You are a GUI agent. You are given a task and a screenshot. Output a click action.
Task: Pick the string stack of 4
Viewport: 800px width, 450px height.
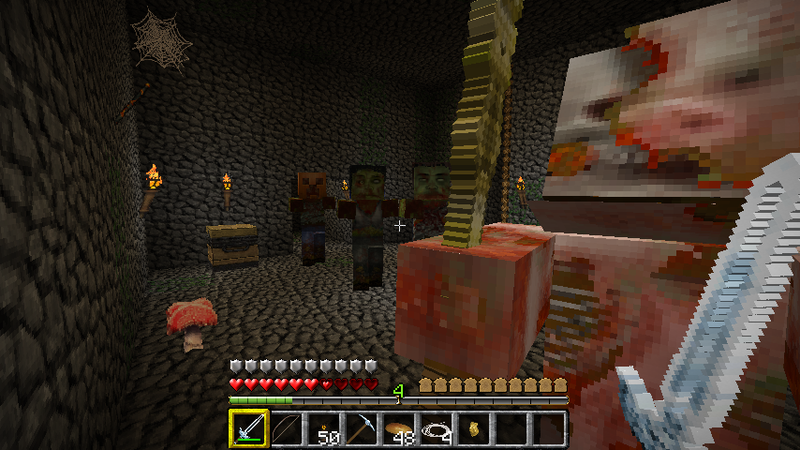coord(437,429)
